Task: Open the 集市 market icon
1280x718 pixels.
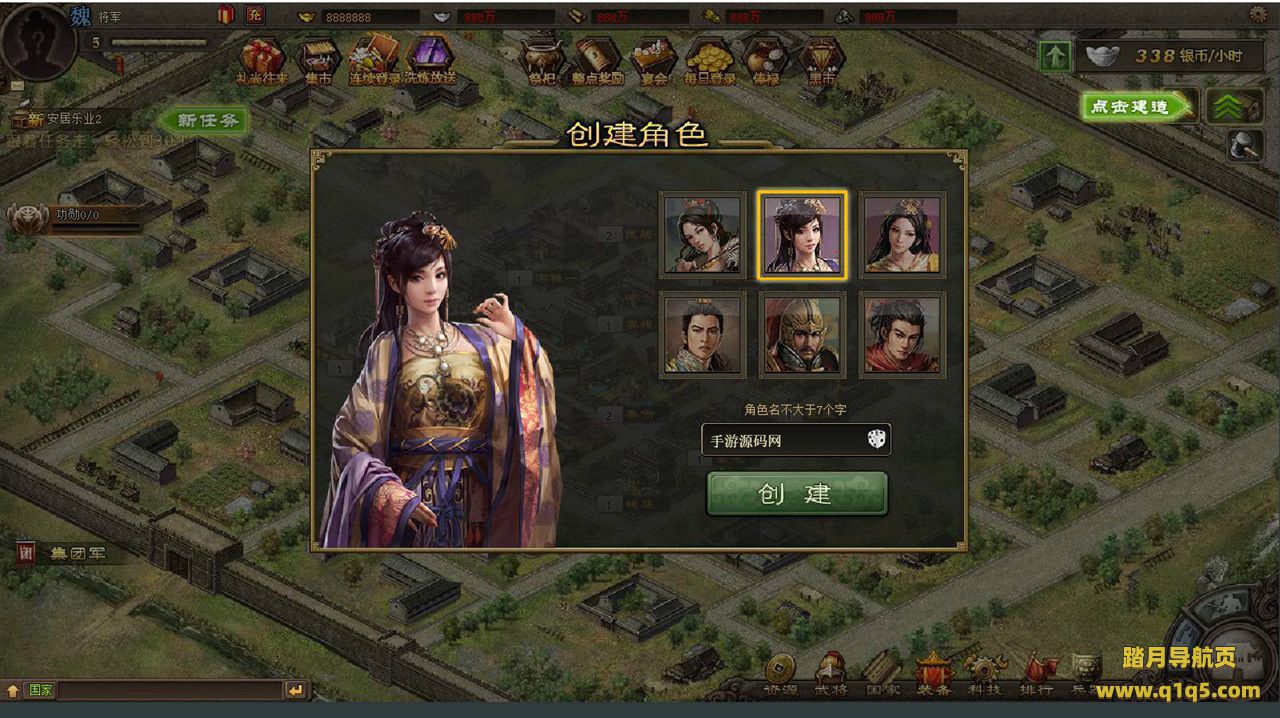Action: tap(318, 62)
